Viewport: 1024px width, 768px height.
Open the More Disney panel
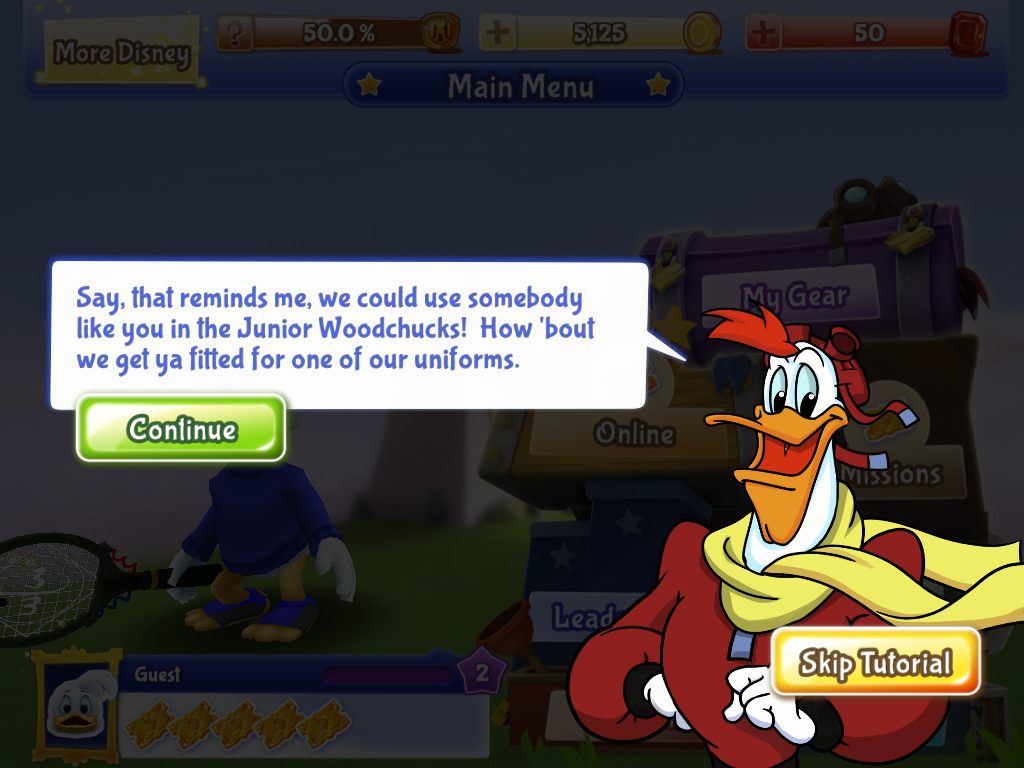pos(121,52)
